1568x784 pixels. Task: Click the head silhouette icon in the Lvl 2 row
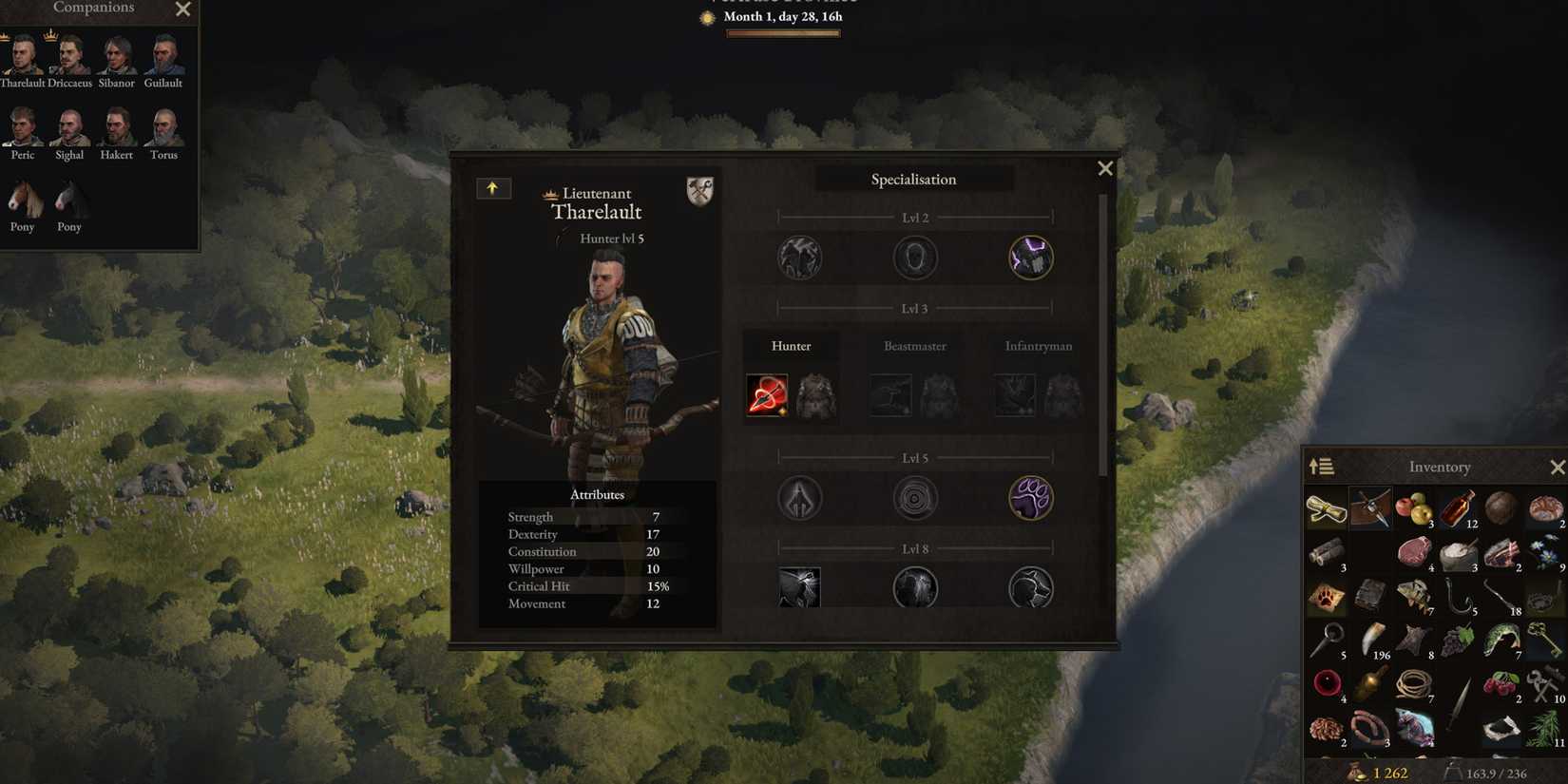[x=914, y=258]
